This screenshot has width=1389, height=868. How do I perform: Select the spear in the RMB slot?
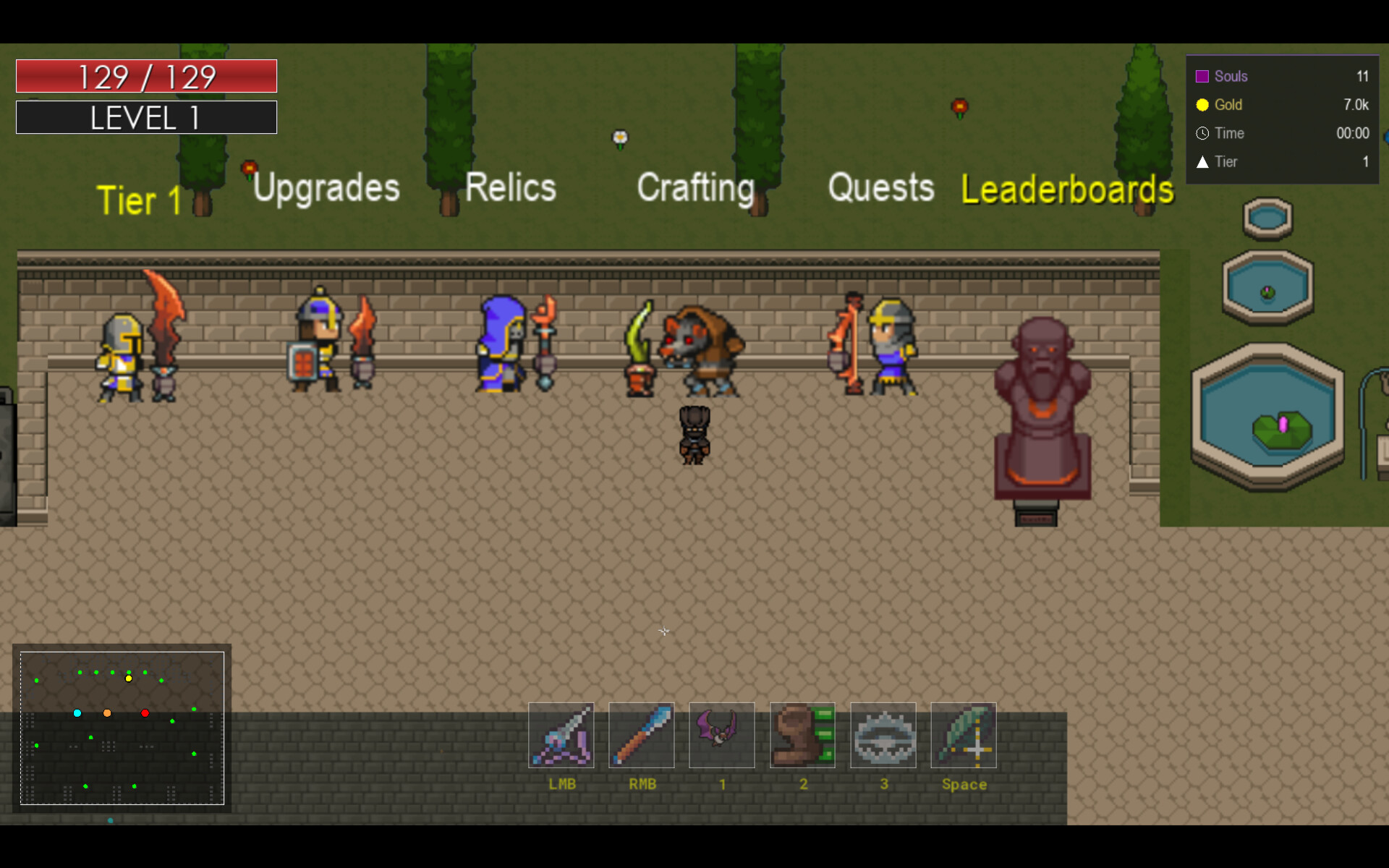coord(642,736)
